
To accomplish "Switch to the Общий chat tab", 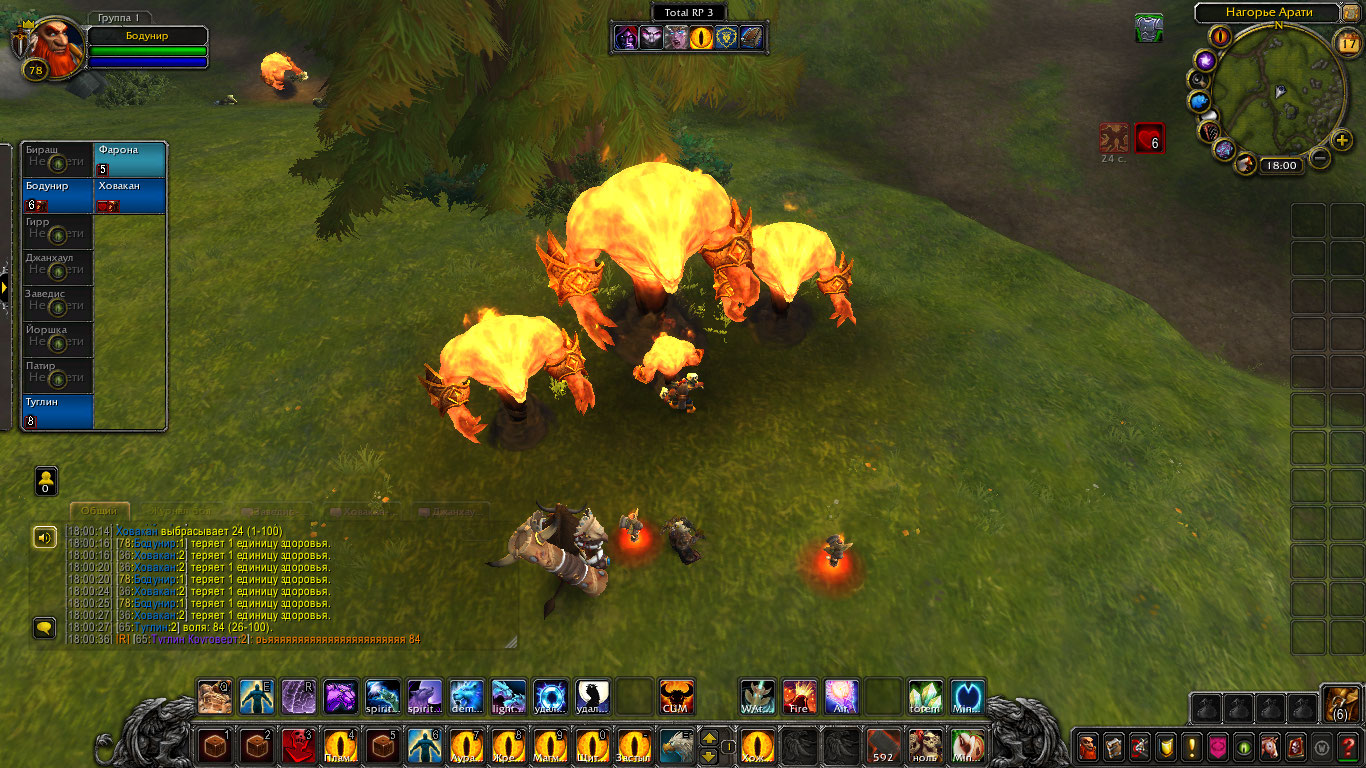I will point(99,511).
